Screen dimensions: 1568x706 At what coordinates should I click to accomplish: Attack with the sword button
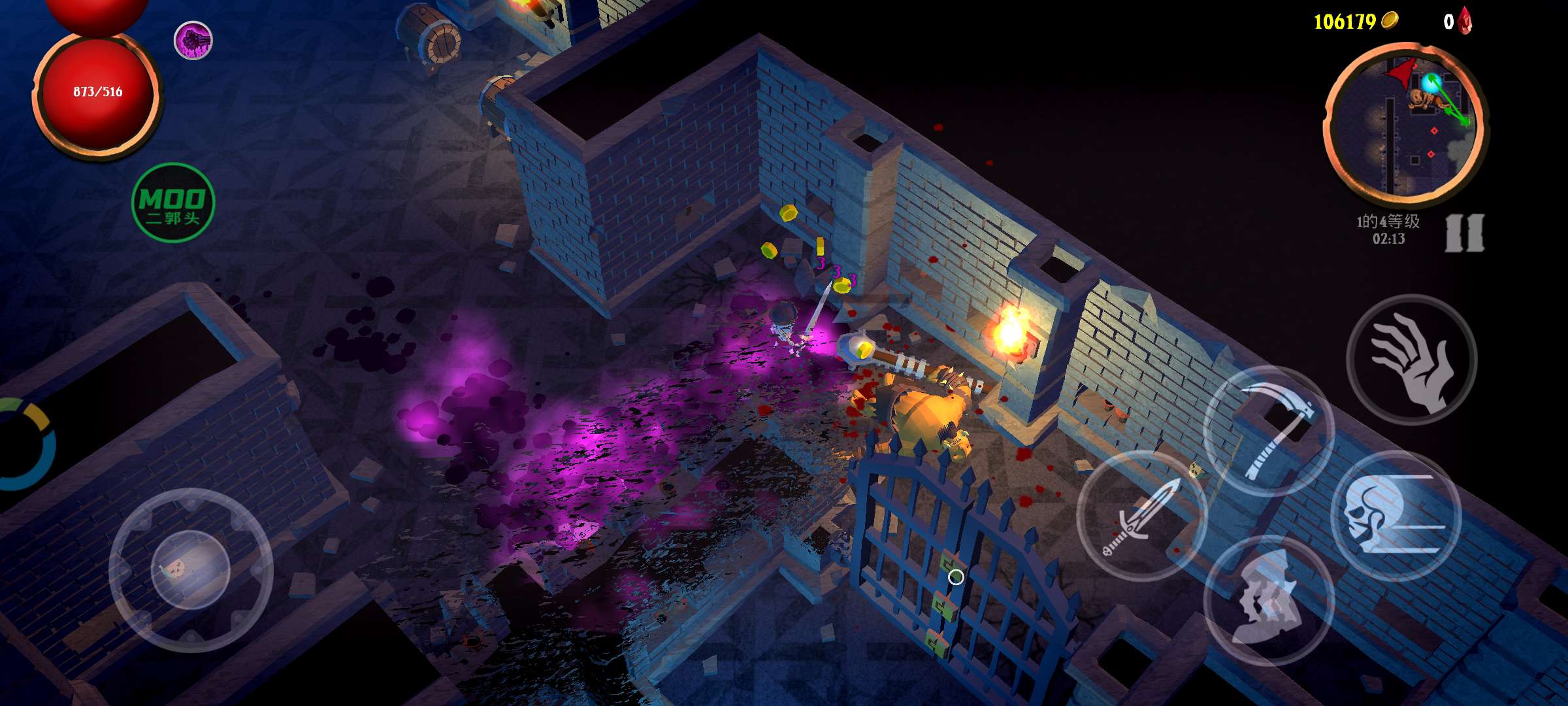click(1141, 515)
